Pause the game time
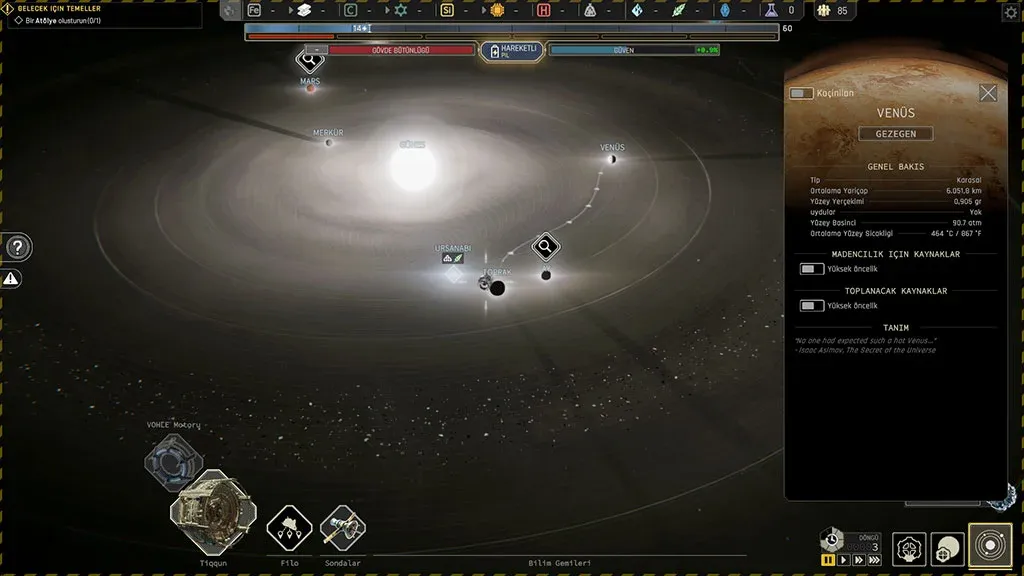1024x576 pixels. pyautogui.click(x=828, y=560)
